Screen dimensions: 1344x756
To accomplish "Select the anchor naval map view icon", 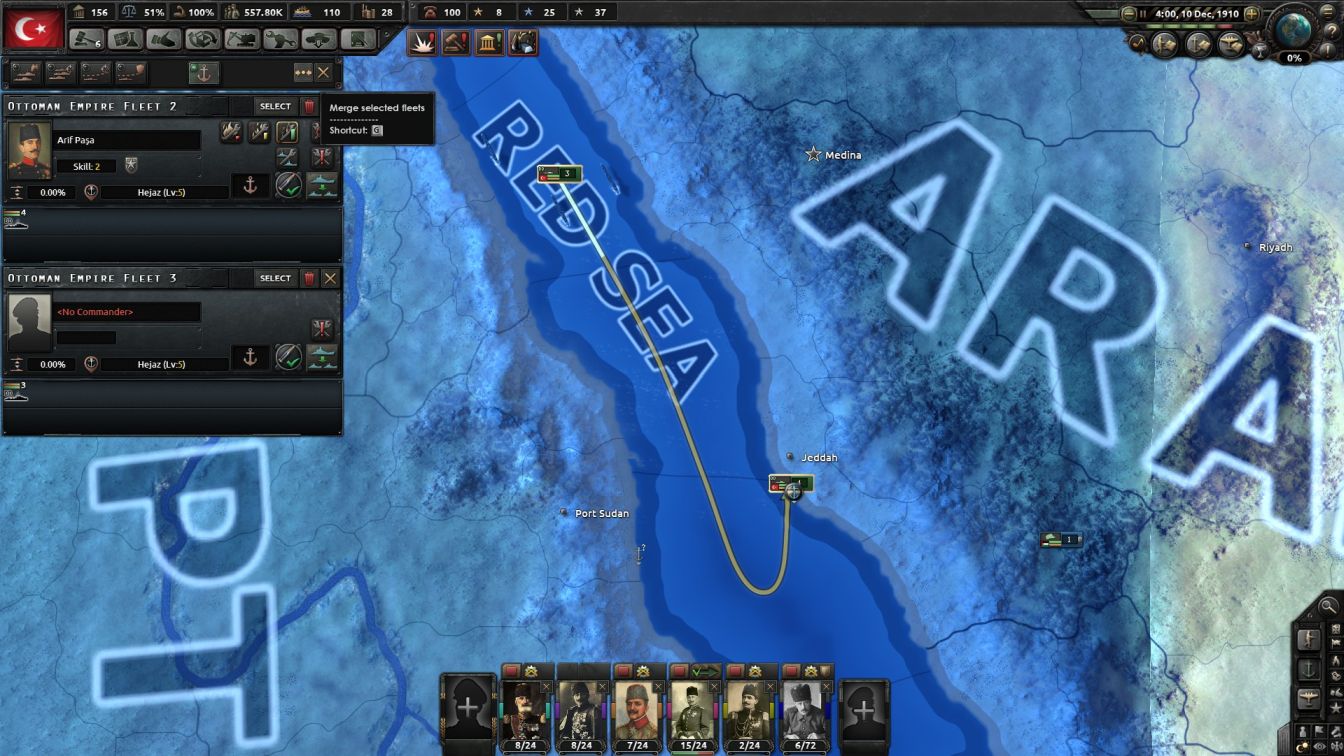I will click(1309, 668).
